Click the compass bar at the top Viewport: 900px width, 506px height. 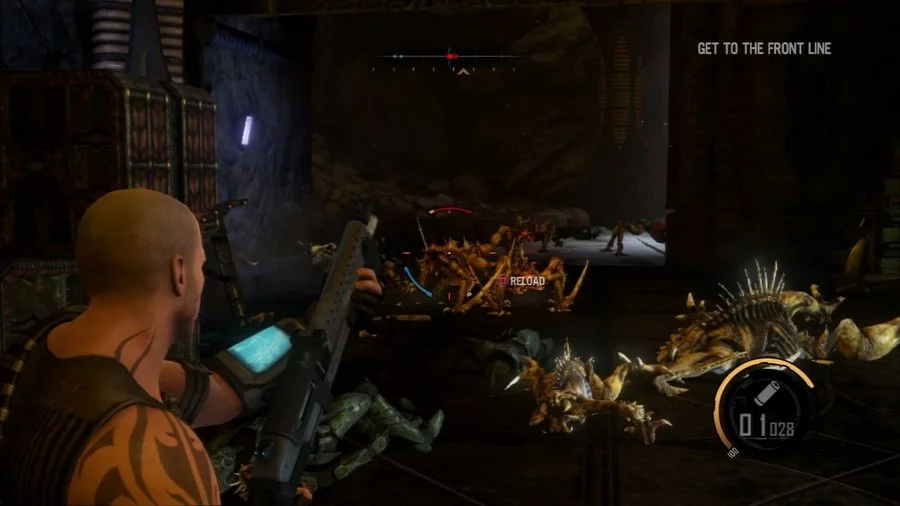click(450, 57)
